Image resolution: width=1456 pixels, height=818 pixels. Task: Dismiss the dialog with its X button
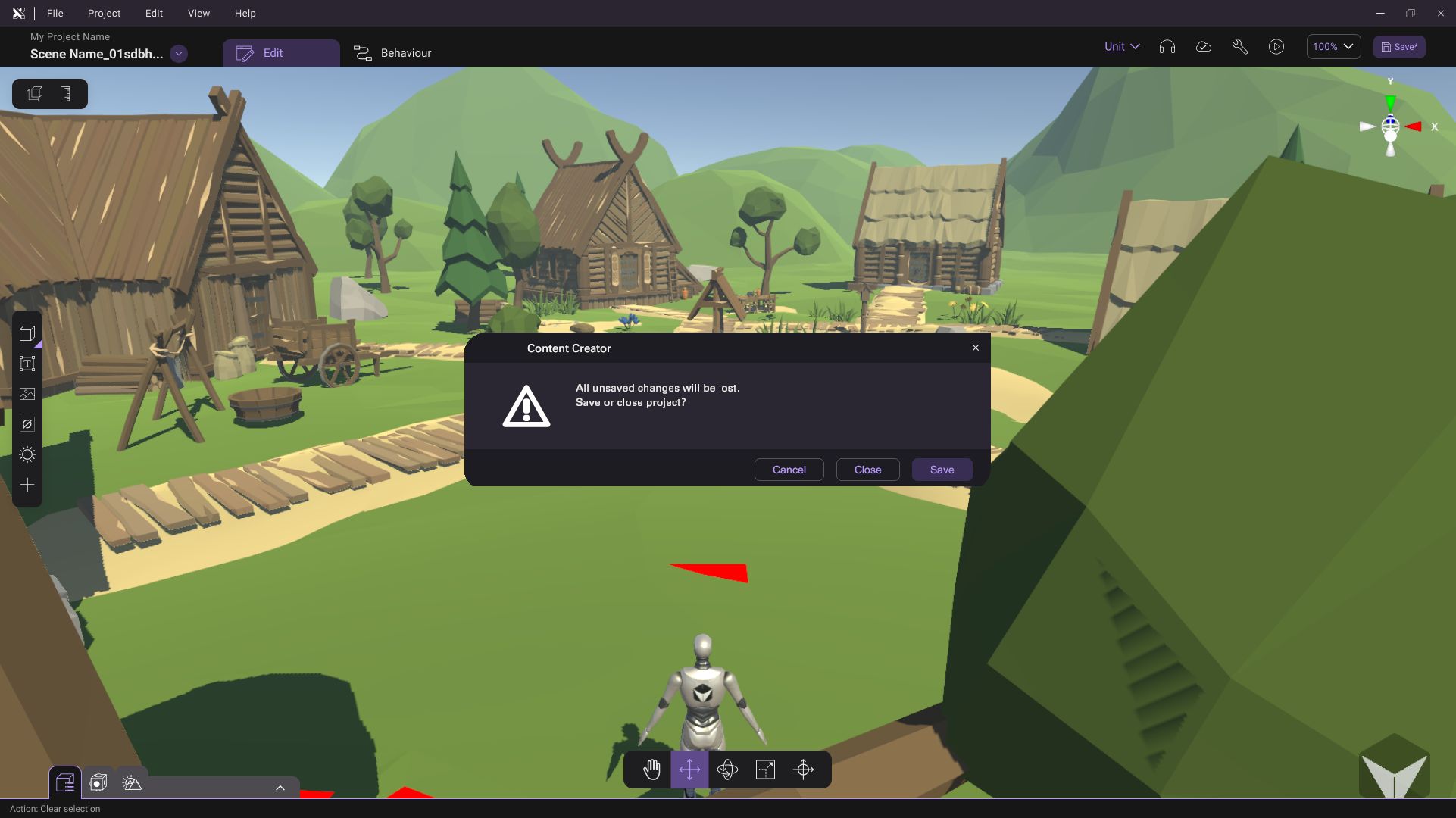pyautogui.click(x=976, y=348)
